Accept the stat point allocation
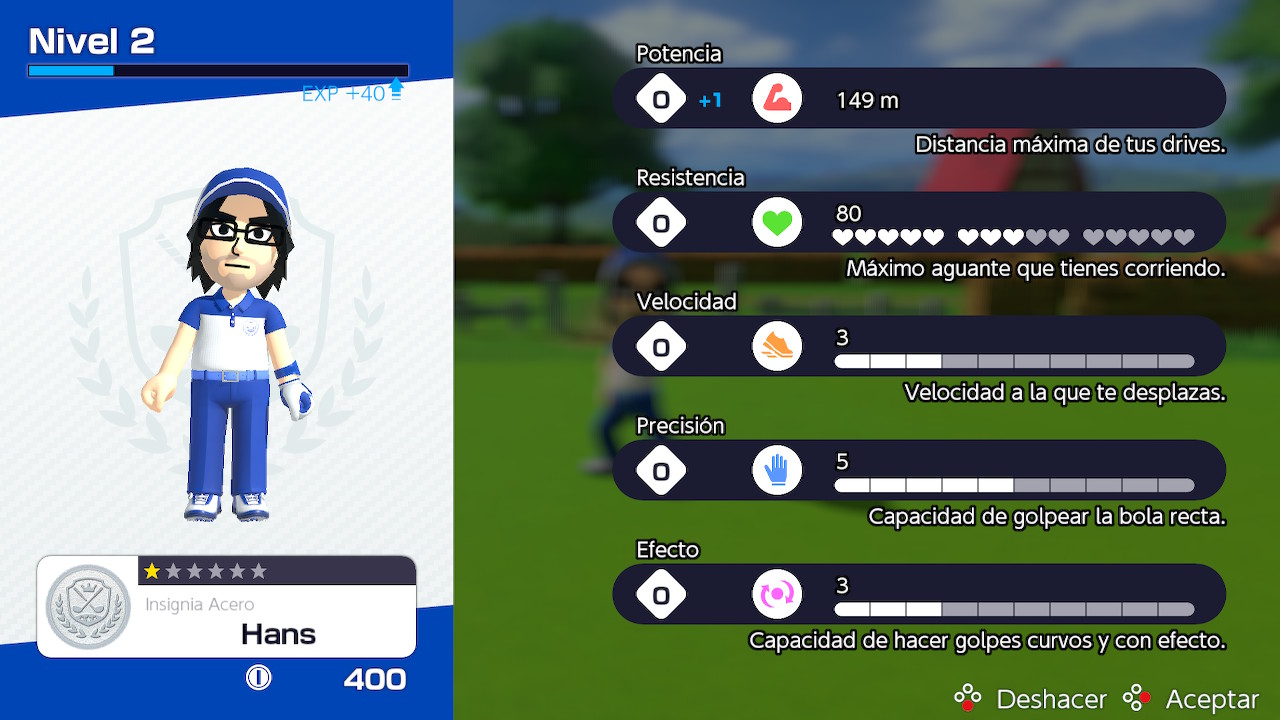 tap(1191, 698)
